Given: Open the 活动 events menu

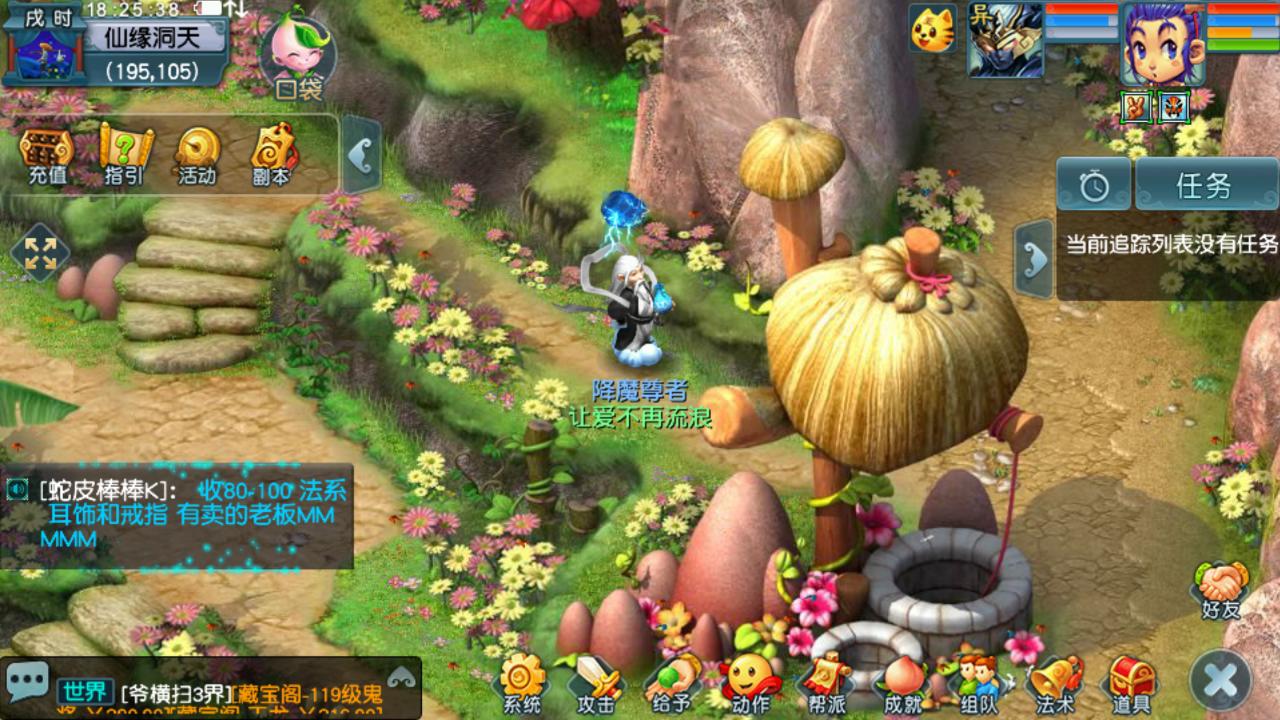Looking at the screenshot, I should tap(197, 155).
